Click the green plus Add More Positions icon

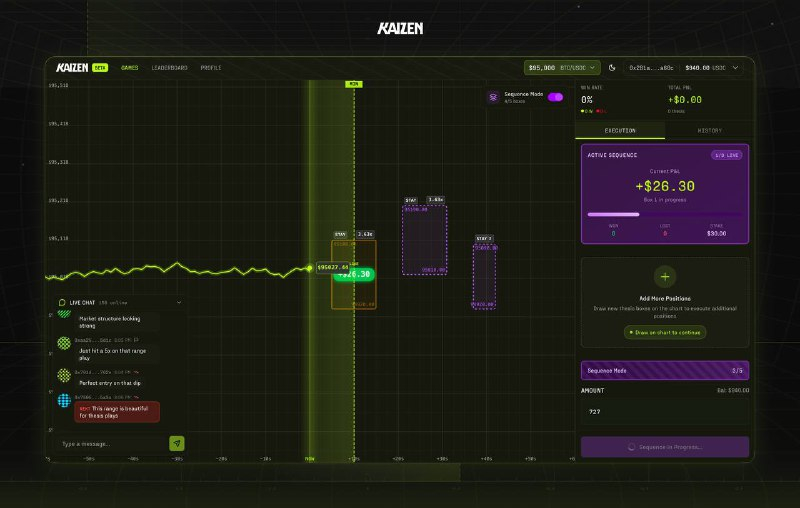click(x=665, y=277)
